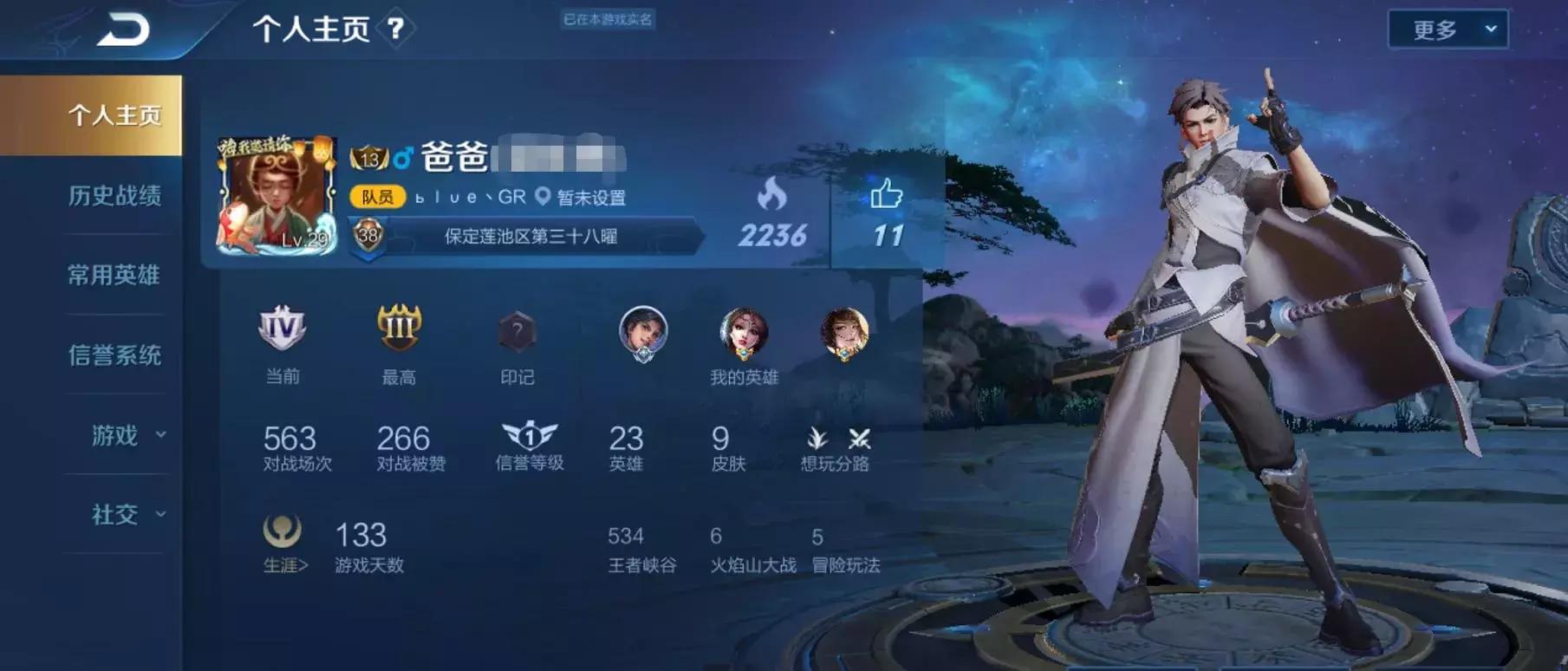The width and height of the screenshot is (1568, 671).
Task: Expand the 游戏 sidebar section
Action: [114, 436]
